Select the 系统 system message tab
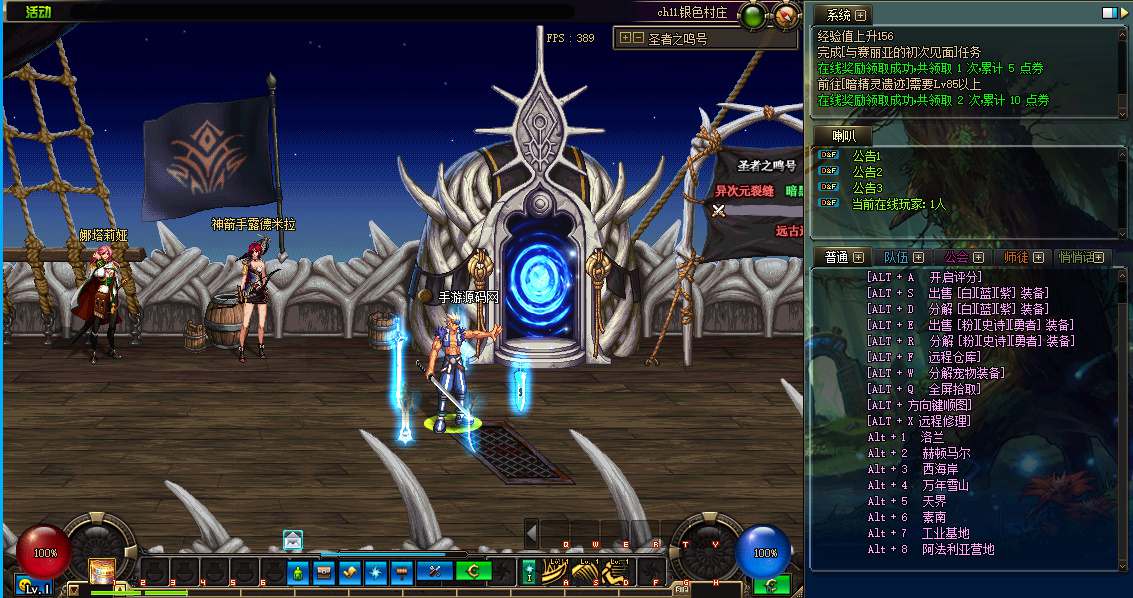The height and width of the screenshot is (598, 1133). (840, 15)
